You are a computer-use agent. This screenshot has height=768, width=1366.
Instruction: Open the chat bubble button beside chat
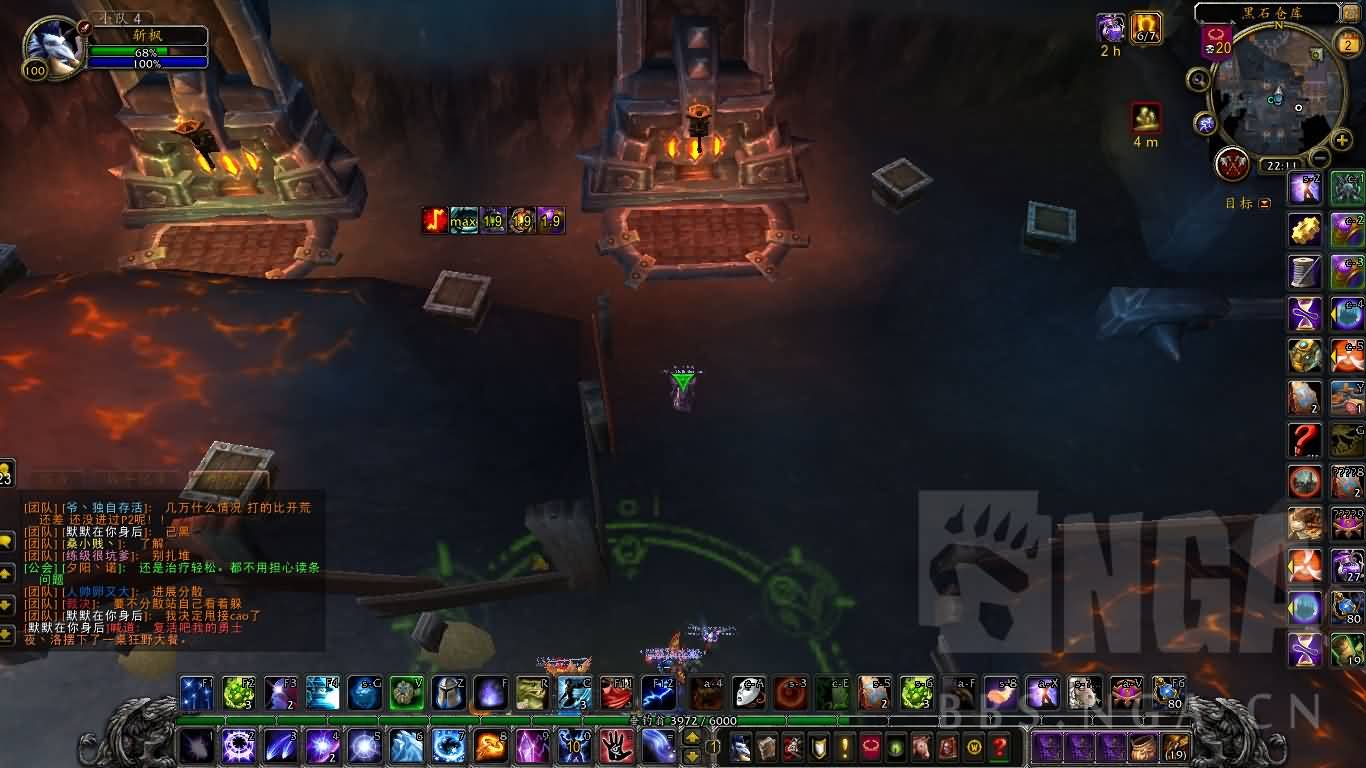(x=6, y=541)
